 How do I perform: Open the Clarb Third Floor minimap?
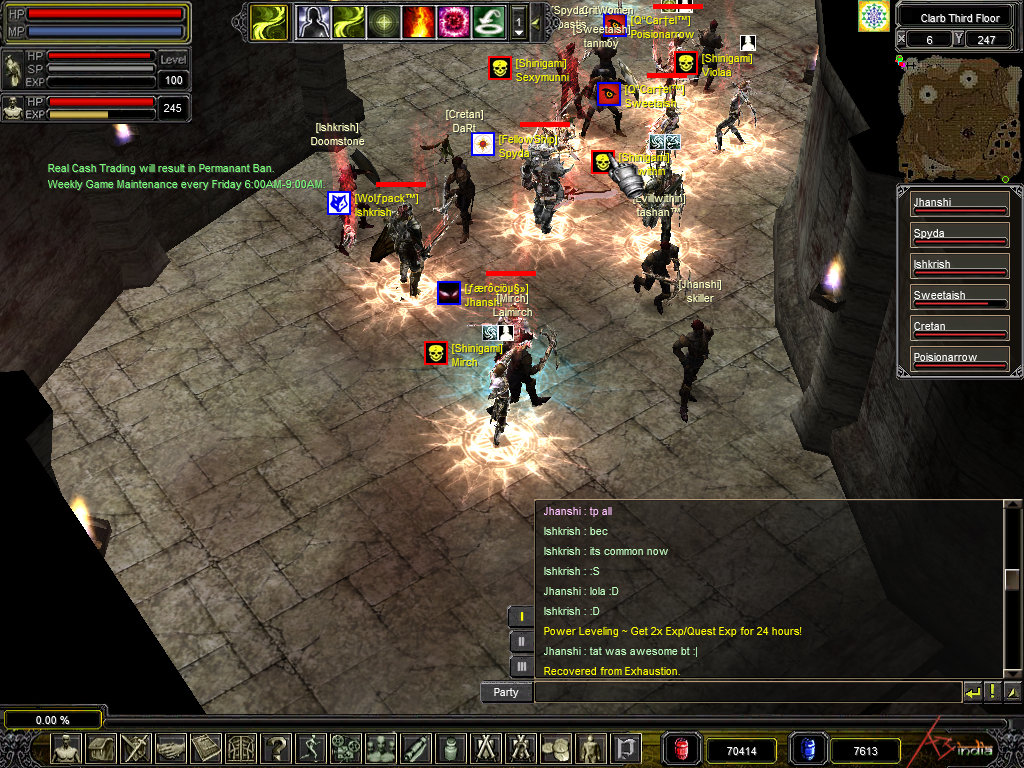coord(950,119)
